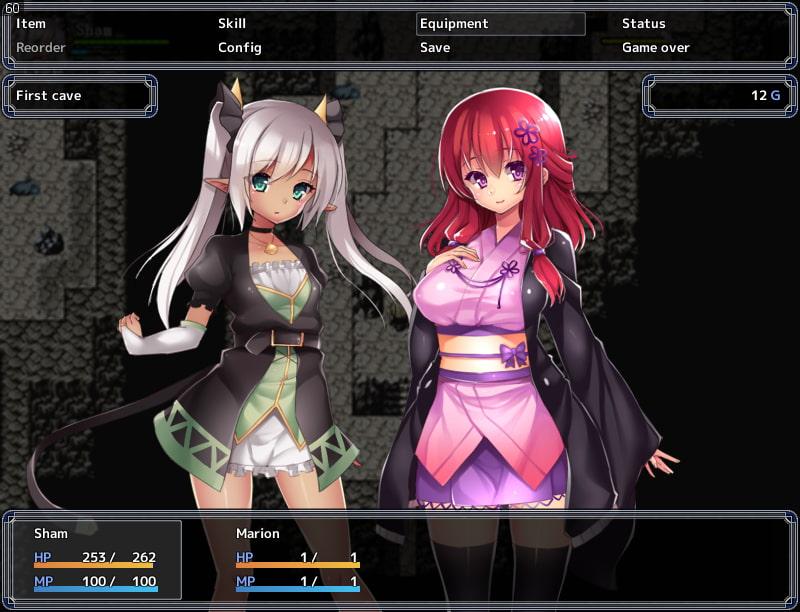The width and height of the screenshot is (800, 612).
Task: Select the Skill menu option
Action: click(x=232, y=24)
